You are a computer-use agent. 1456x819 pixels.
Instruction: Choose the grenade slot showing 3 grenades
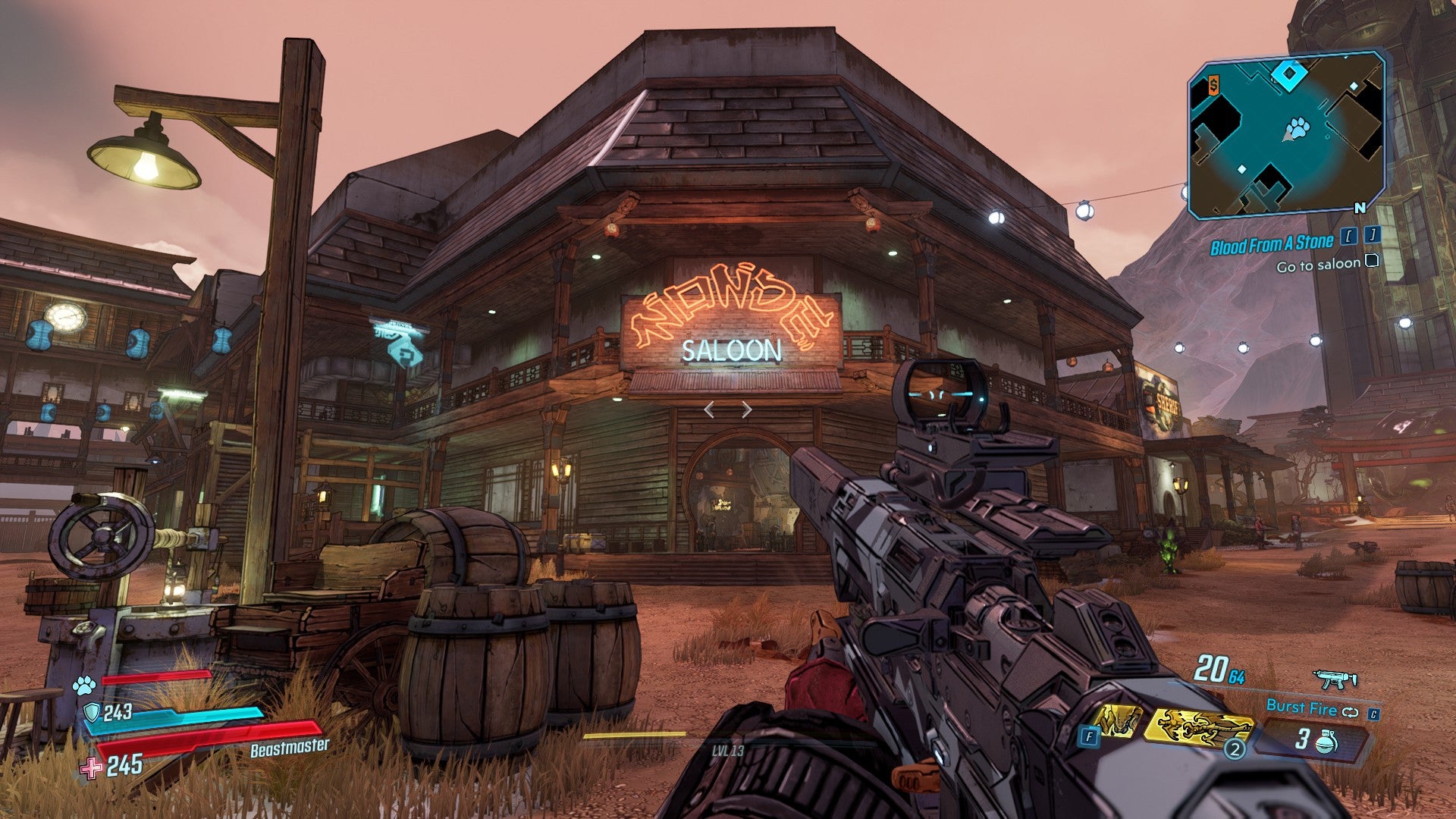point(1314,739)
